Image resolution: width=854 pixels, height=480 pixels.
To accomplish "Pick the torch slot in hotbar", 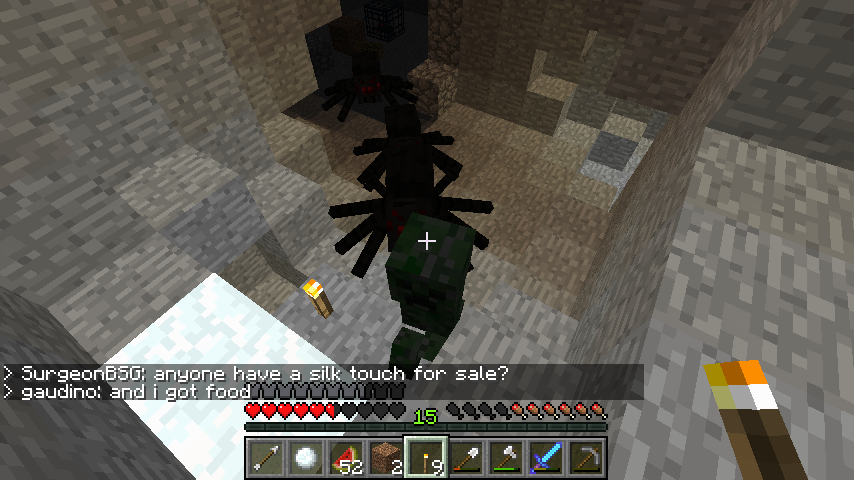I will click(426, 459).
